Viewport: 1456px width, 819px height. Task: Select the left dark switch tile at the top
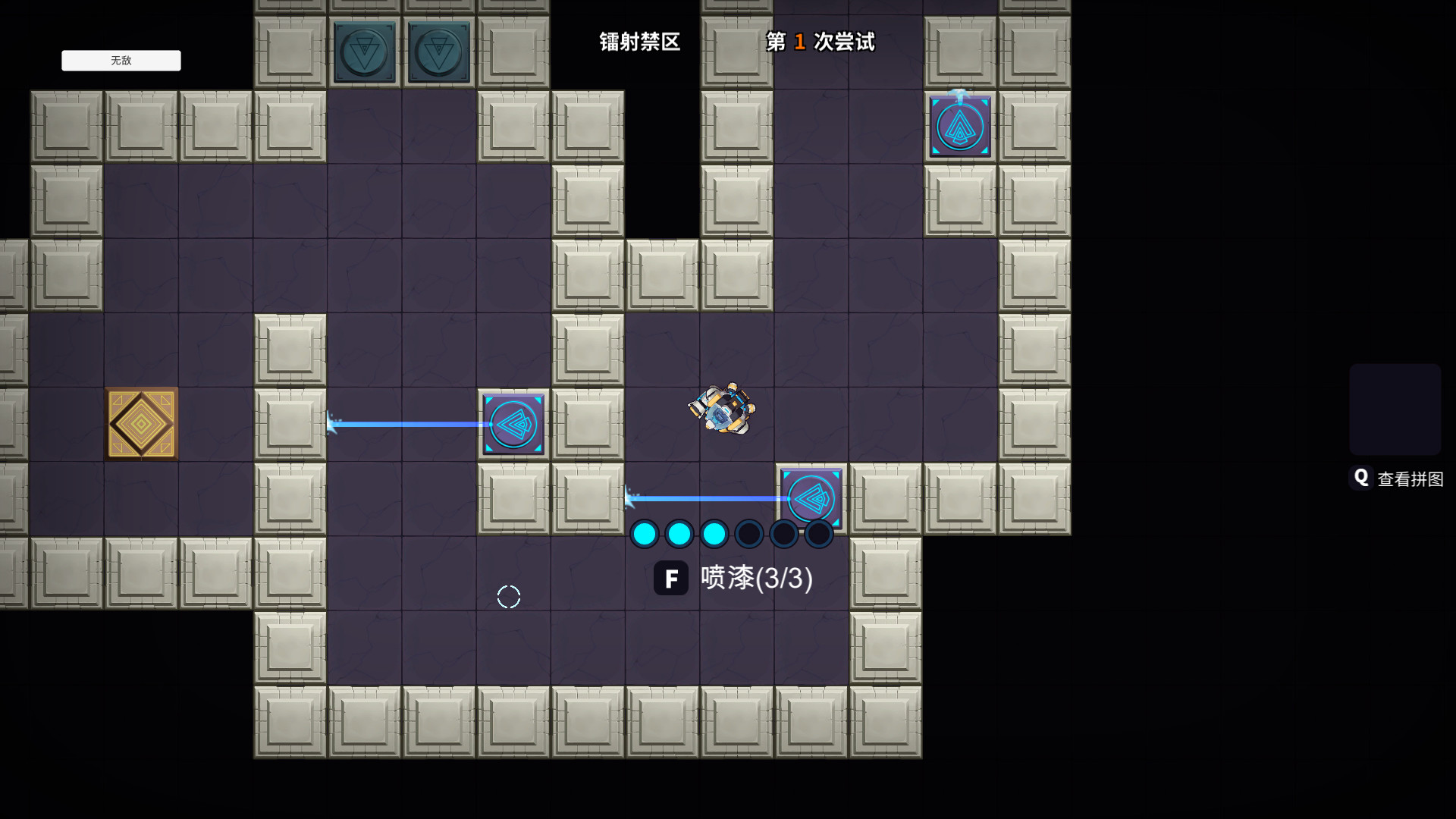tap(365, 52)
